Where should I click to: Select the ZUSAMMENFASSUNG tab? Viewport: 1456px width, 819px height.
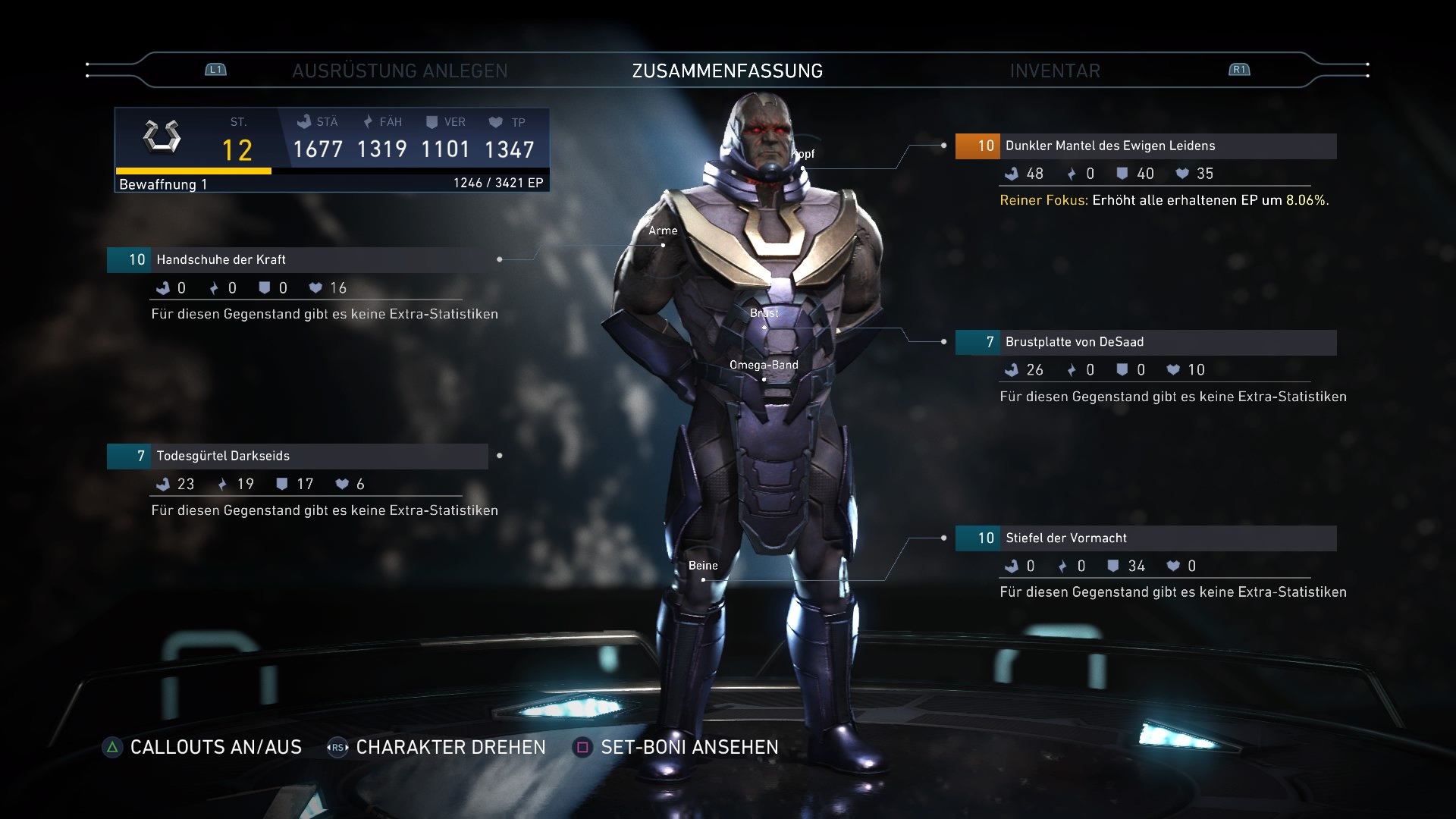tap(727, 71)
